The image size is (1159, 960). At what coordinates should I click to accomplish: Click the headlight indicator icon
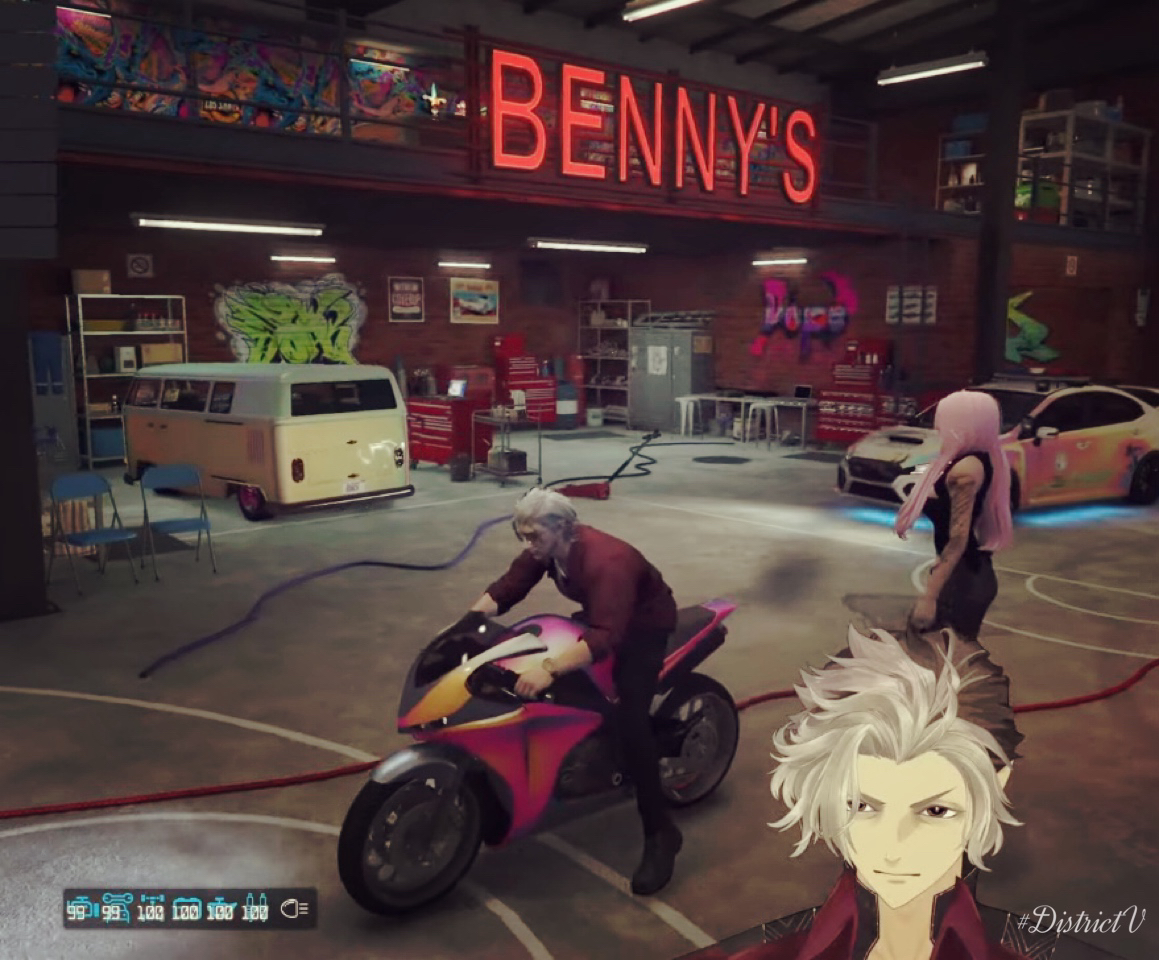pyautogui.click(x=295, y=908)
